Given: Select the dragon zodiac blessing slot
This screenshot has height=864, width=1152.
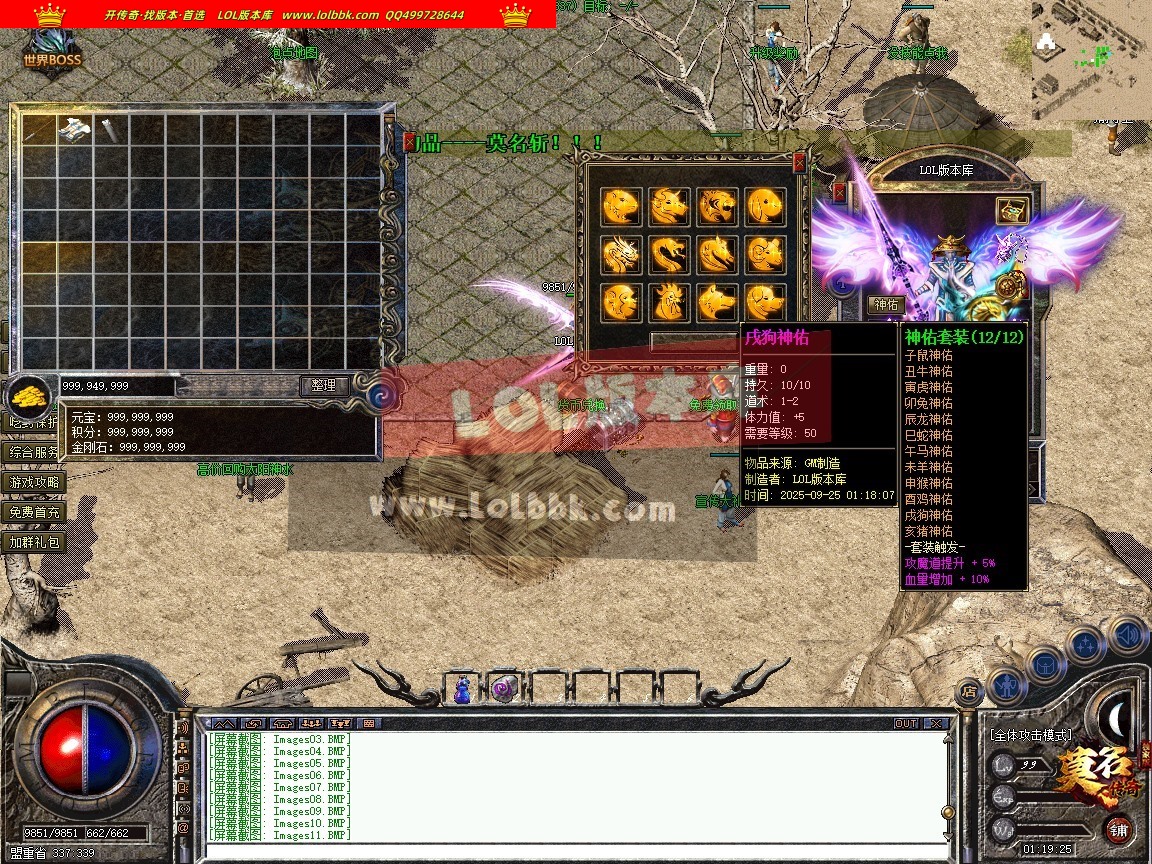Looking at the screenshot, I should (x=620, y=254).
